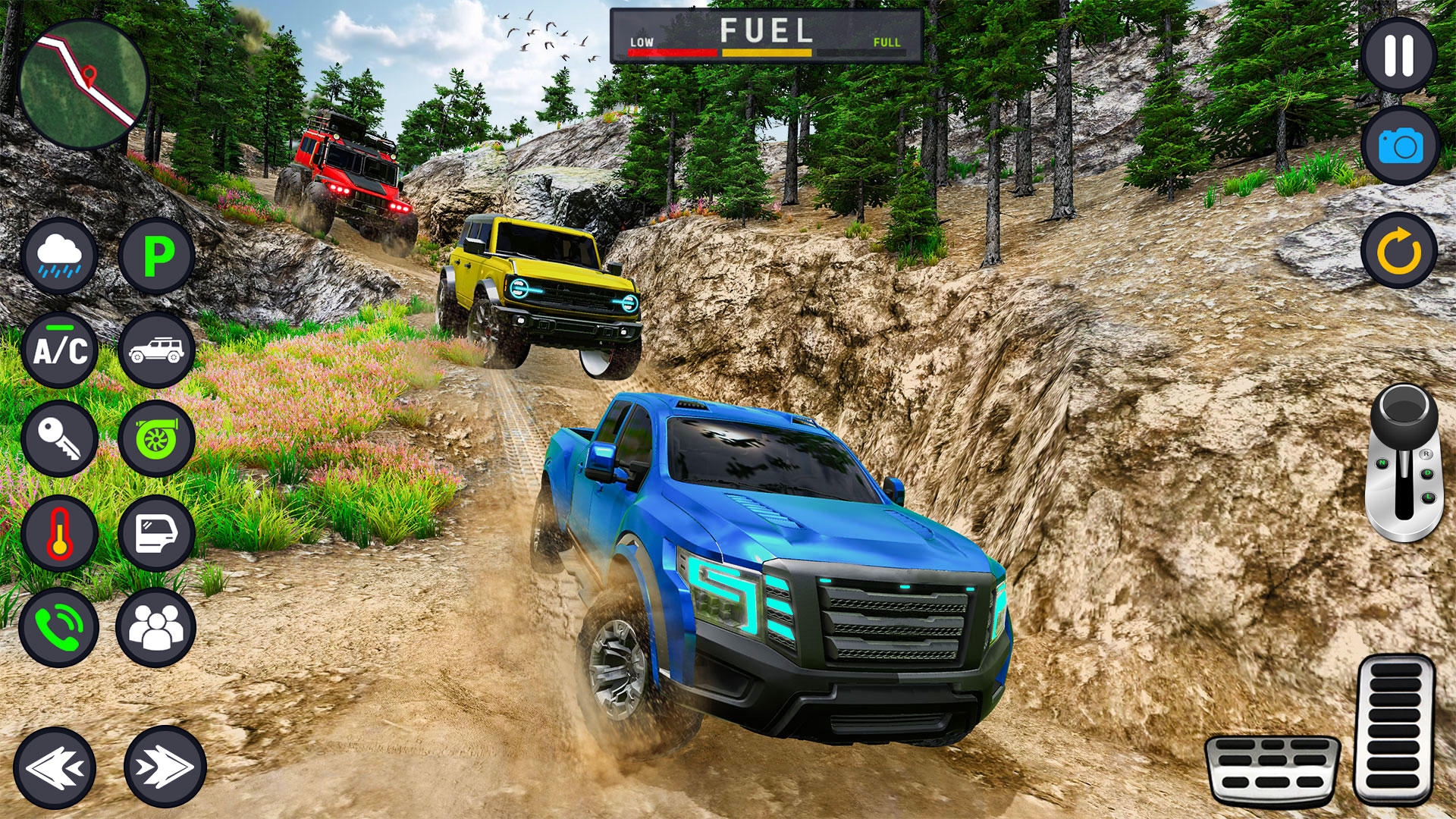
Task: Steer left with the left arrow button
Action: 55,767
